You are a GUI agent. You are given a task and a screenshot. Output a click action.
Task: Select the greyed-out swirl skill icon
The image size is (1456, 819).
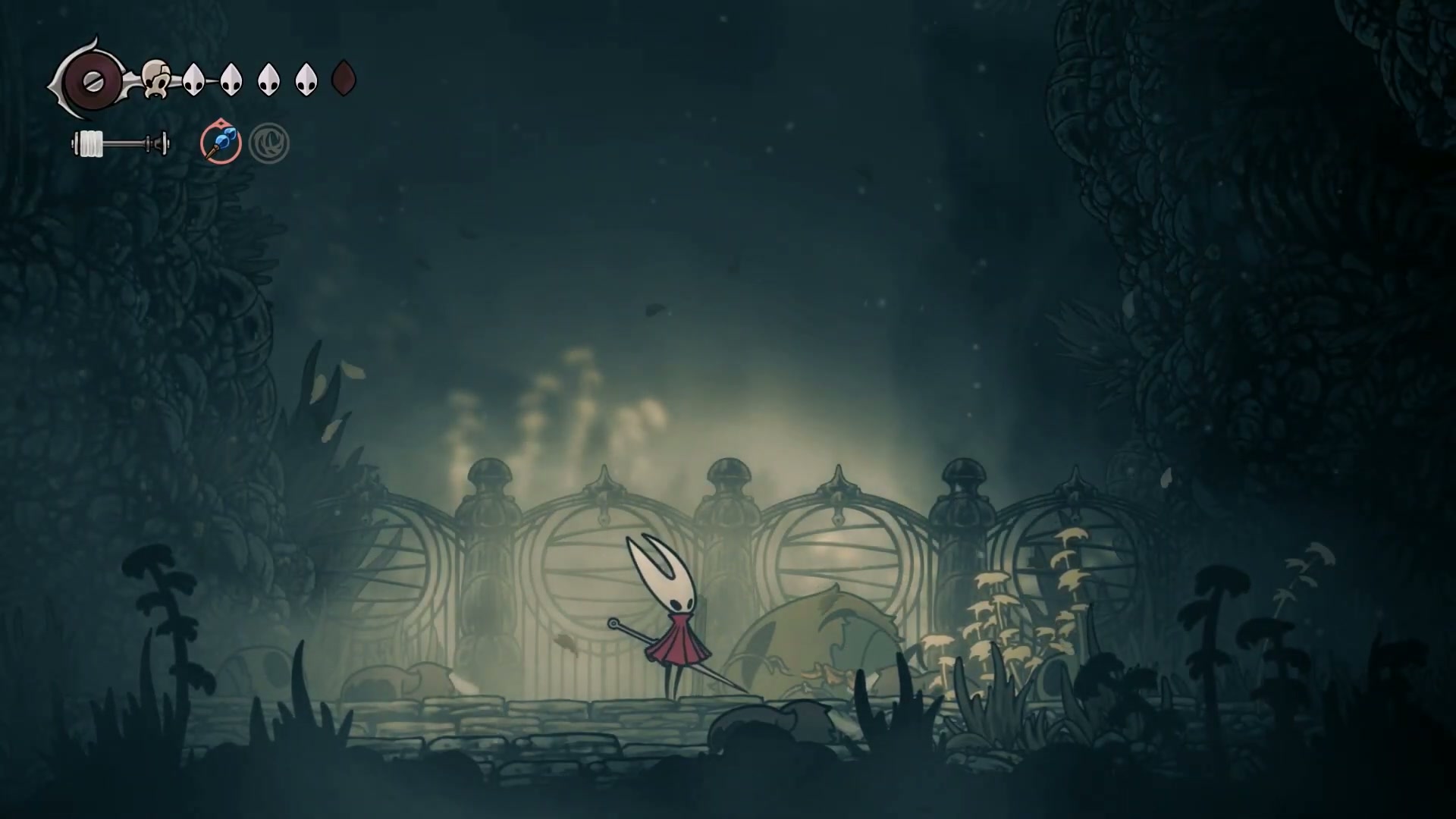268,144
